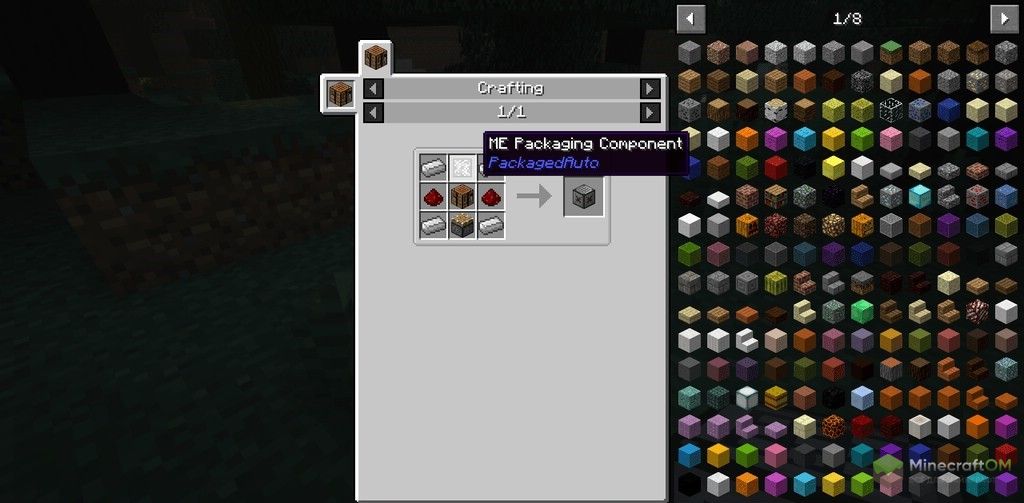This screenshot has height=503, width=1024.
Task: Select the crafting table tab above the recipe window
Action: pyautogui.click(x=376, y=56)
